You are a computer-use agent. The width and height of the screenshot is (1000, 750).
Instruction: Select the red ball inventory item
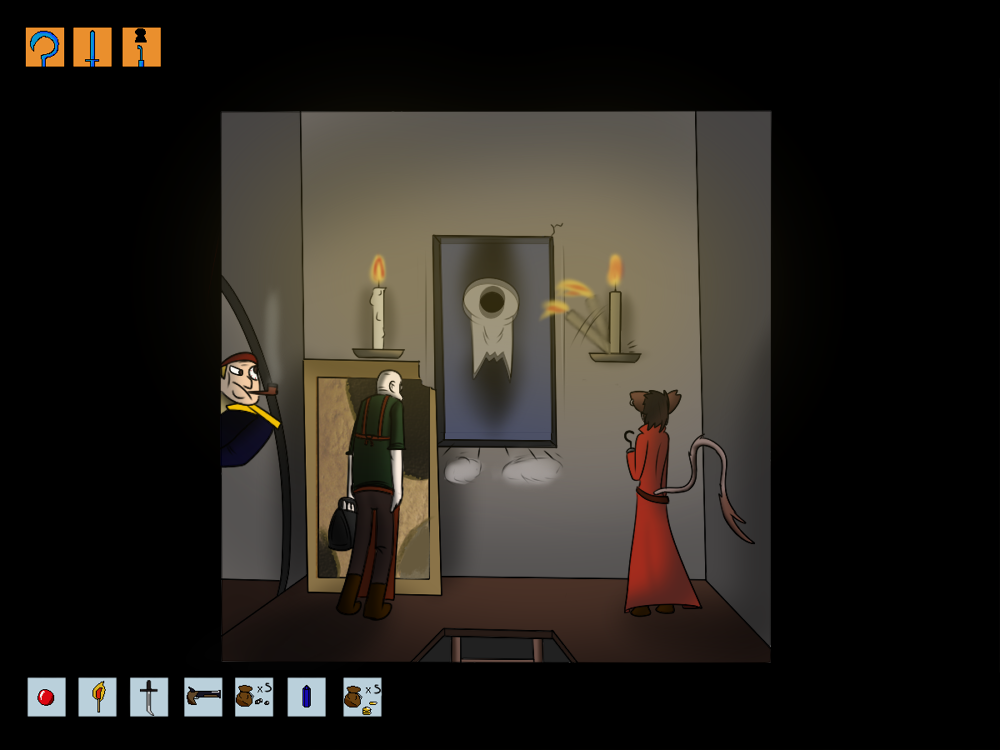click(x=46, y=697)
